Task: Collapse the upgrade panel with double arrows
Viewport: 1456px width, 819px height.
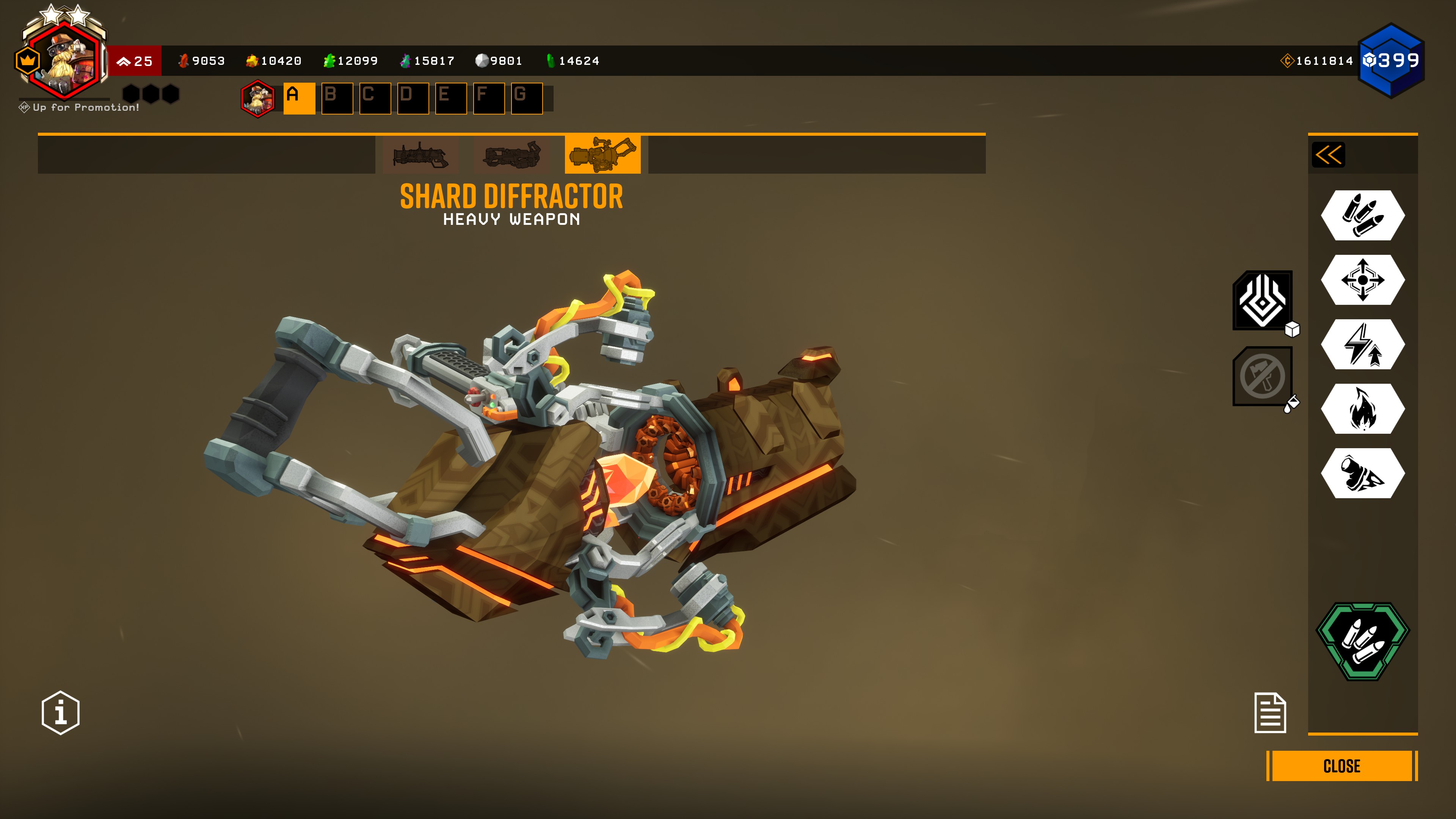Action: tap(1328, 155)
